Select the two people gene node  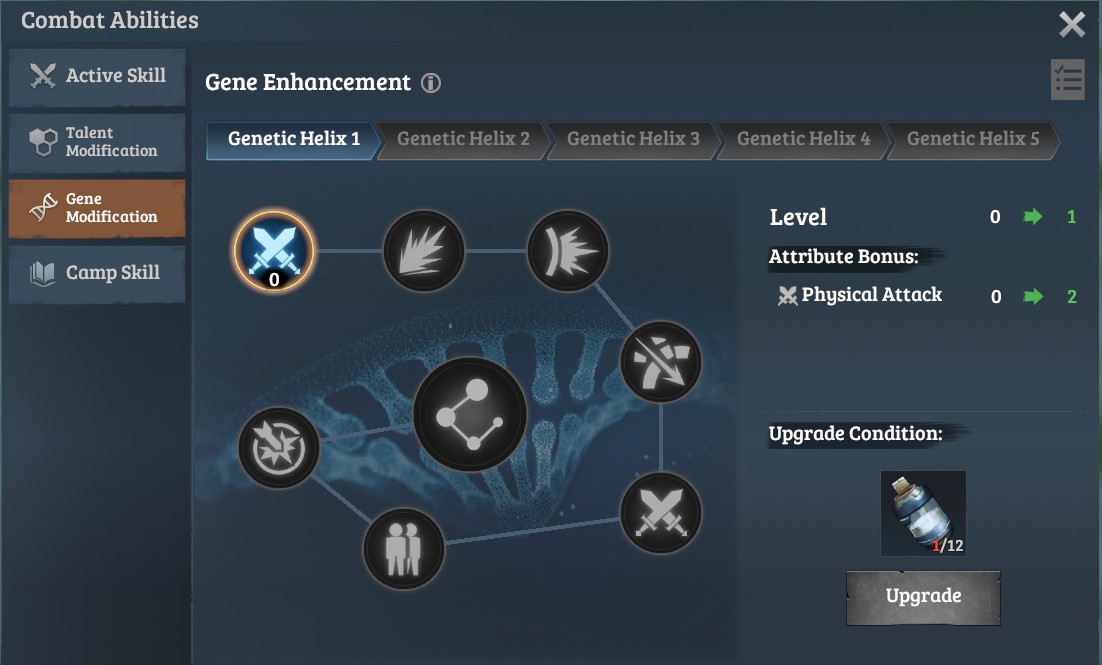coord(403,548)
